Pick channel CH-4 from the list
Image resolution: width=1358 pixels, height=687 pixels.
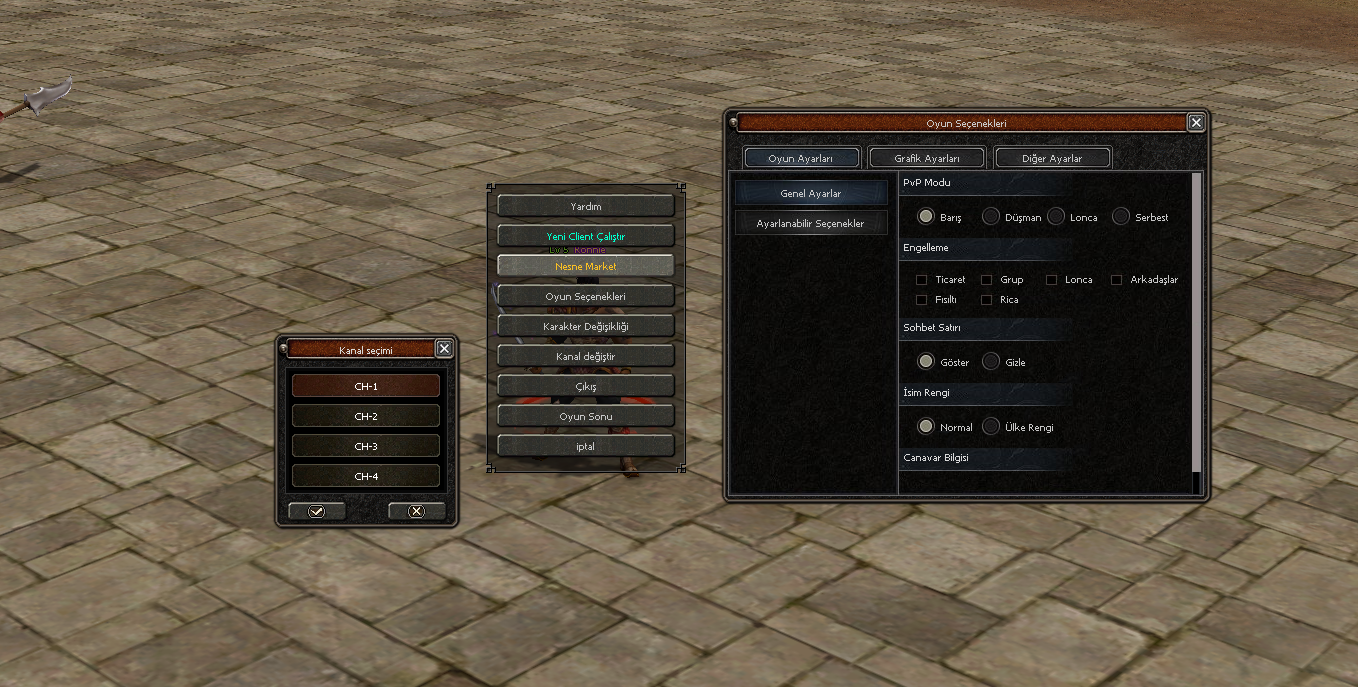366,476
